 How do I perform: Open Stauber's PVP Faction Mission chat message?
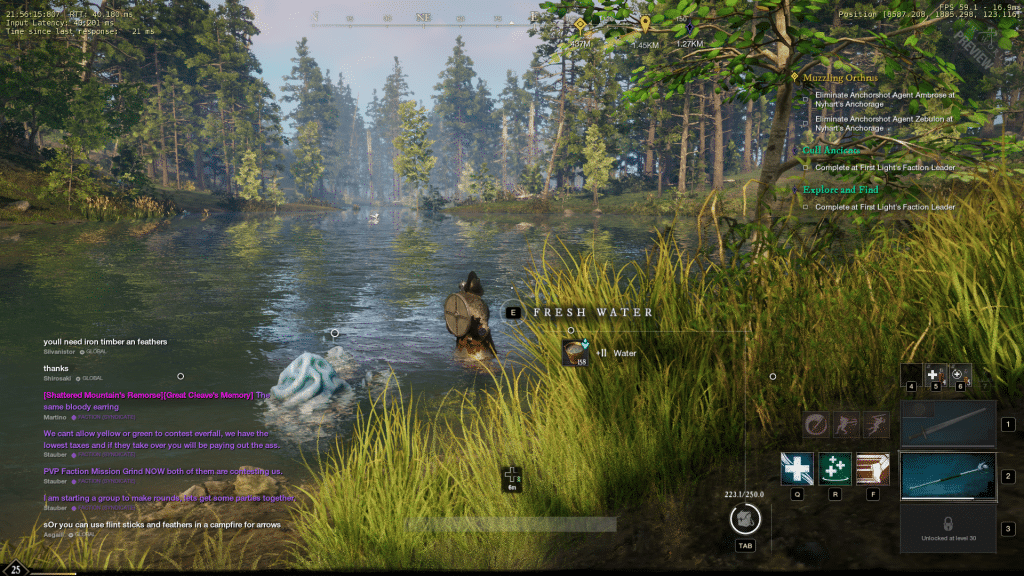point(163,471)
